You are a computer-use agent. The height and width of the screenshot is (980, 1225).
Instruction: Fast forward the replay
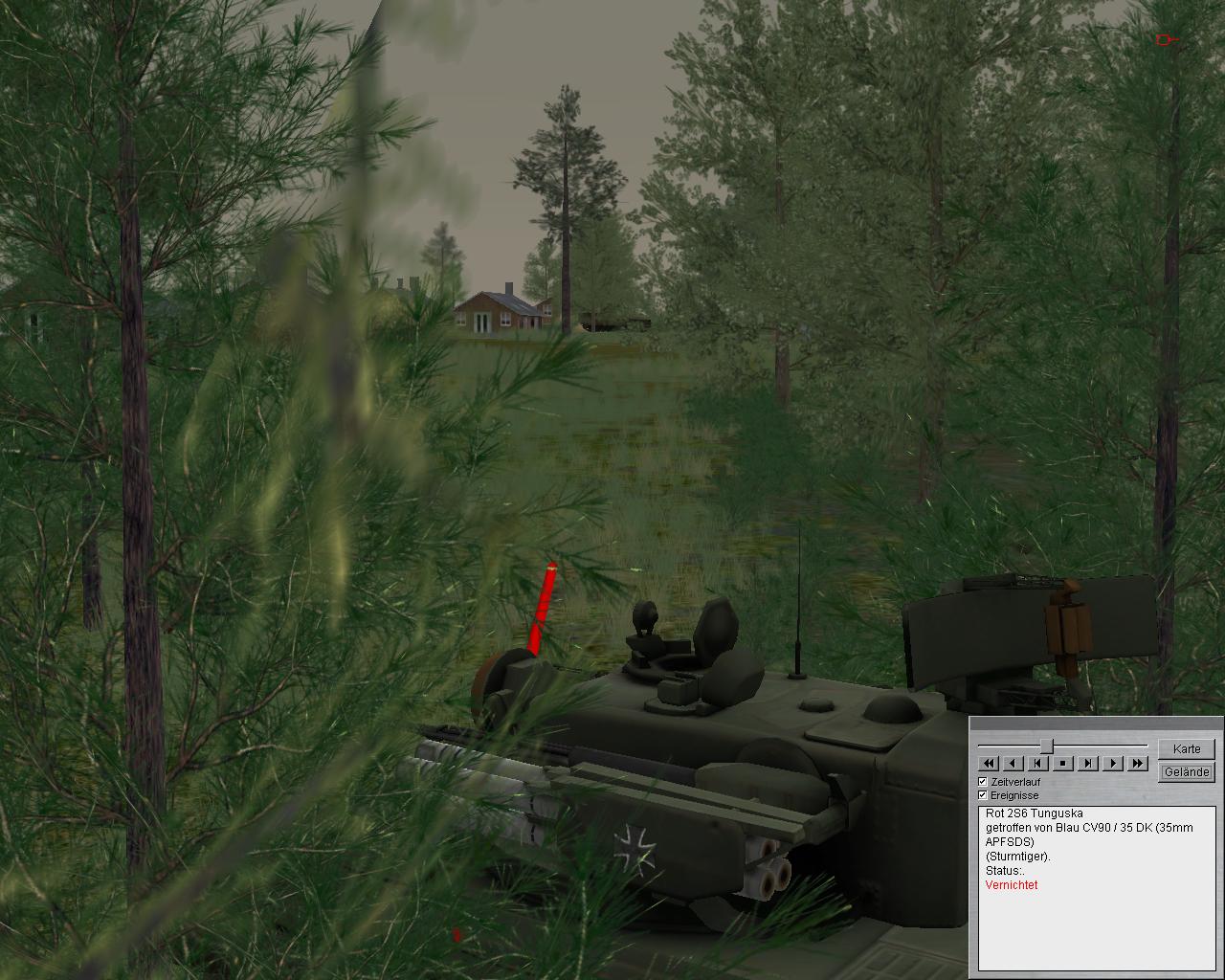[1137, 763]
